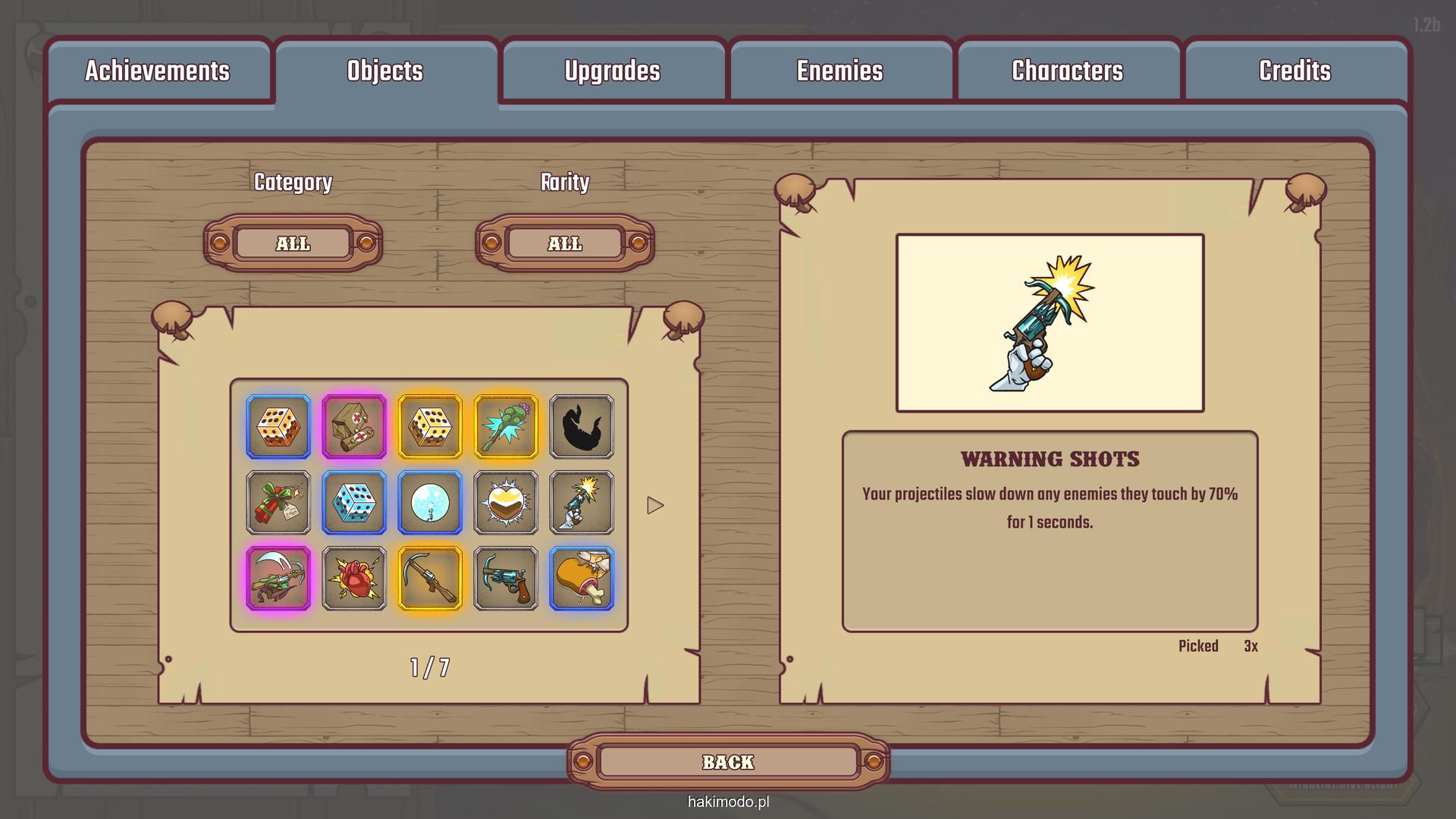The image size is (1456, 819).
Task: Open the Upgrades tab
Action: click(x=612, y=71)
